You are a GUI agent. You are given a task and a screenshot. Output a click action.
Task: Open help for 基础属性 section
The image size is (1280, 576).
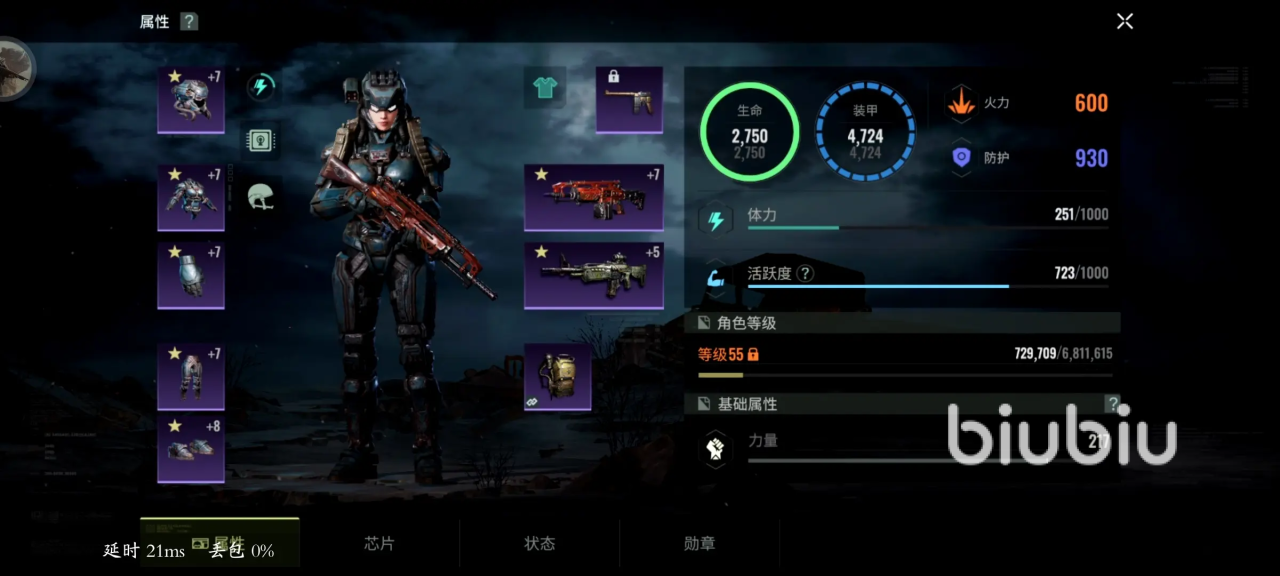pyautogui.click(x=1112, y=404)
